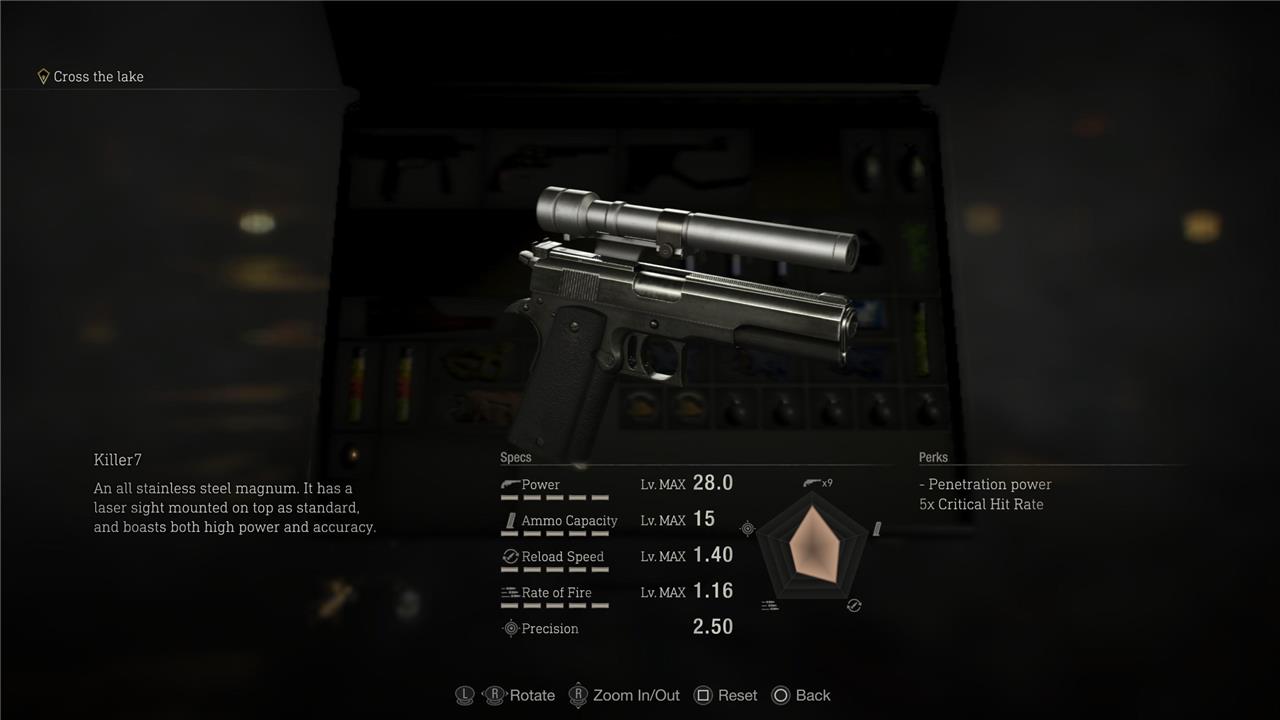Select the Rate of Fire spec row
Viewport: 1280px width, 720px height.
point(616,593)
